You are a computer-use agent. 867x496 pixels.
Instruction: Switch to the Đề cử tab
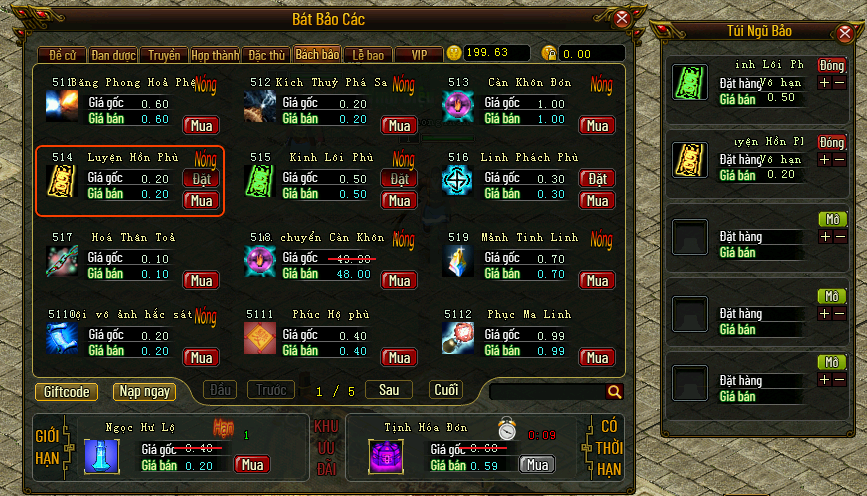62,55
